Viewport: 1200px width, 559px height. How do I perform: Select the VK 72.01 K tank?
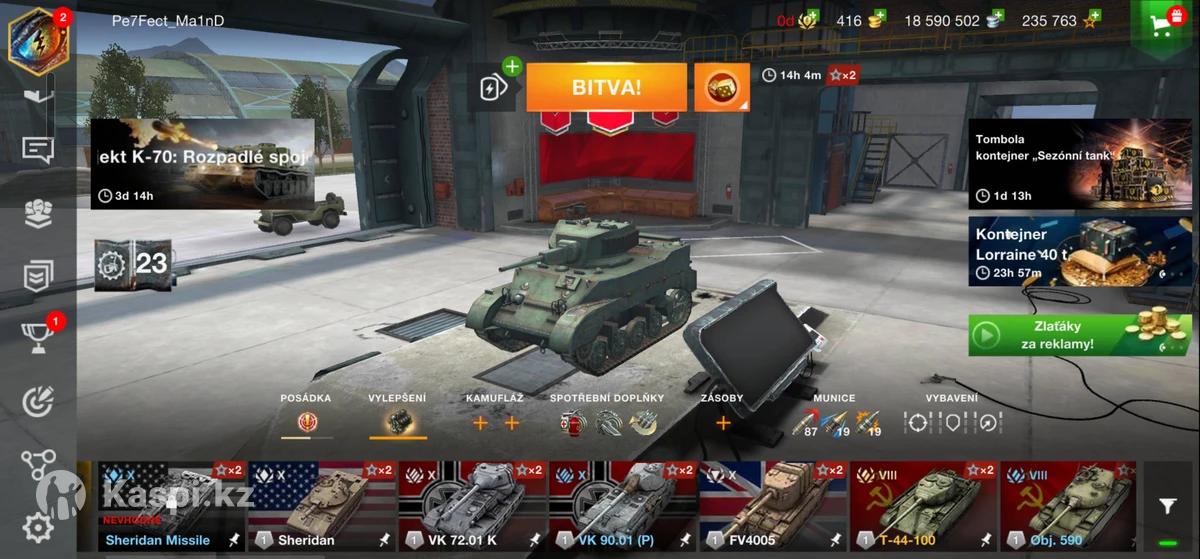[472, 506]
